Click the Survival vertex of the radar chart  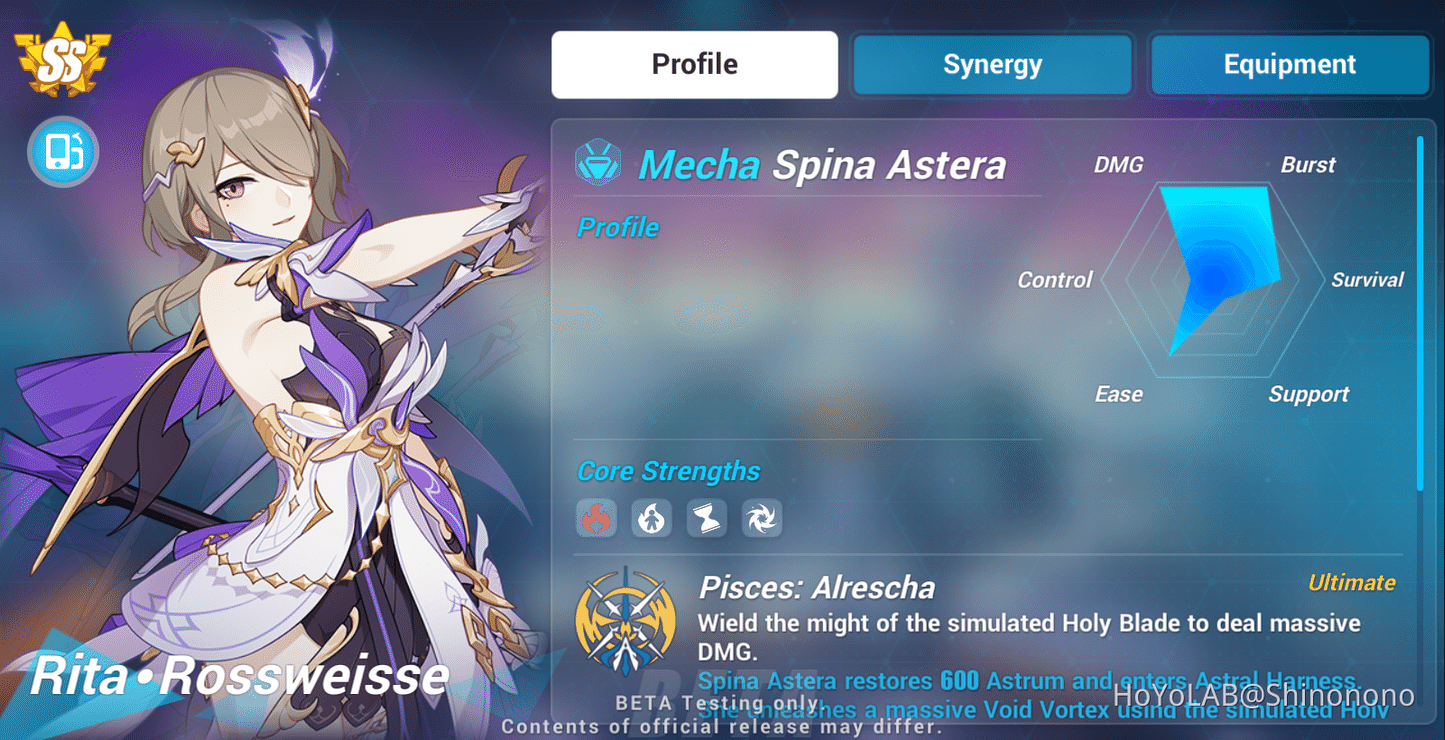tap(1368, 280)
